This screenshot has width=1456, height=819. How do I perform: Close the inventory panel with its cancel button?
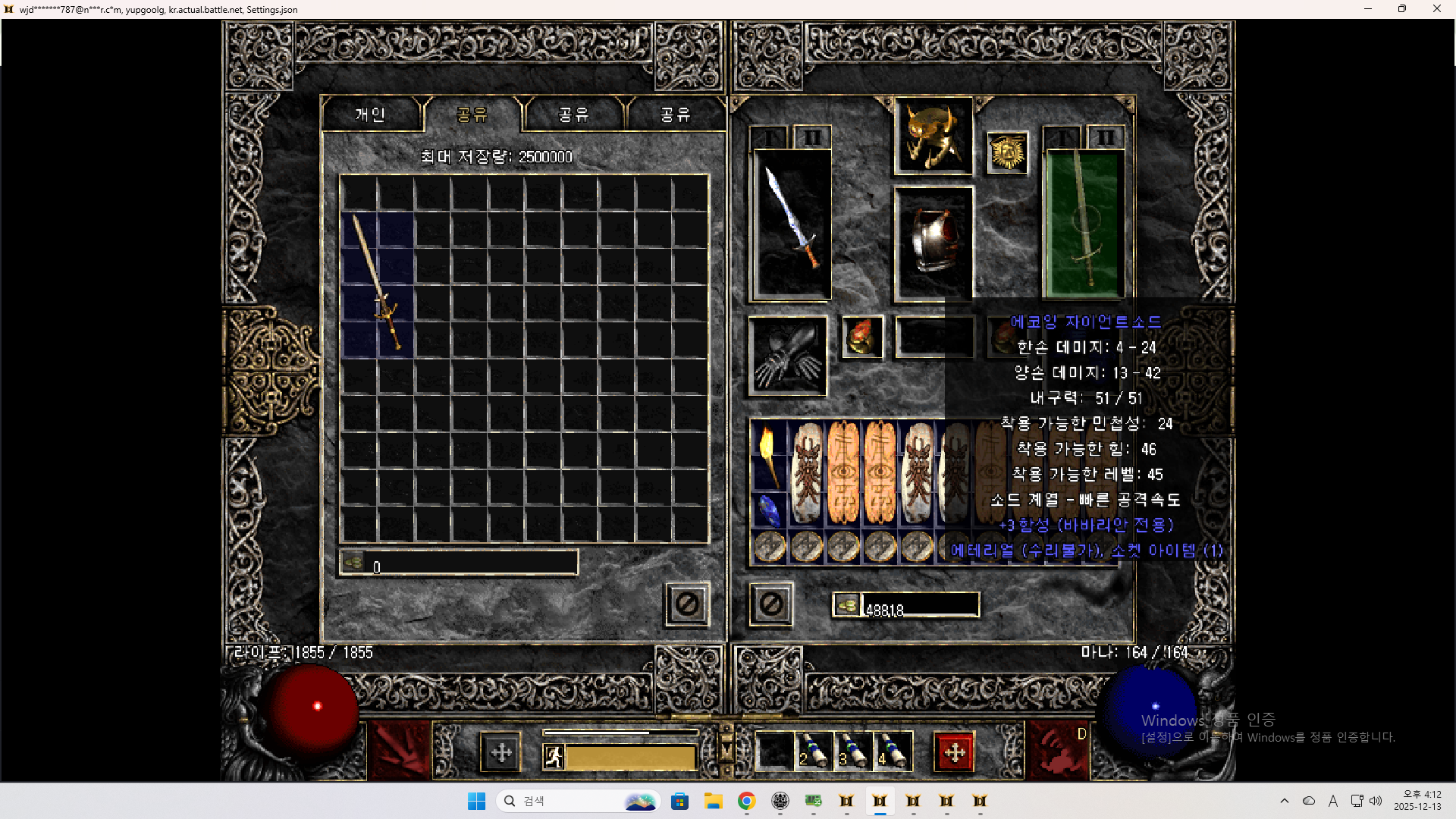(x=771, y=604)
